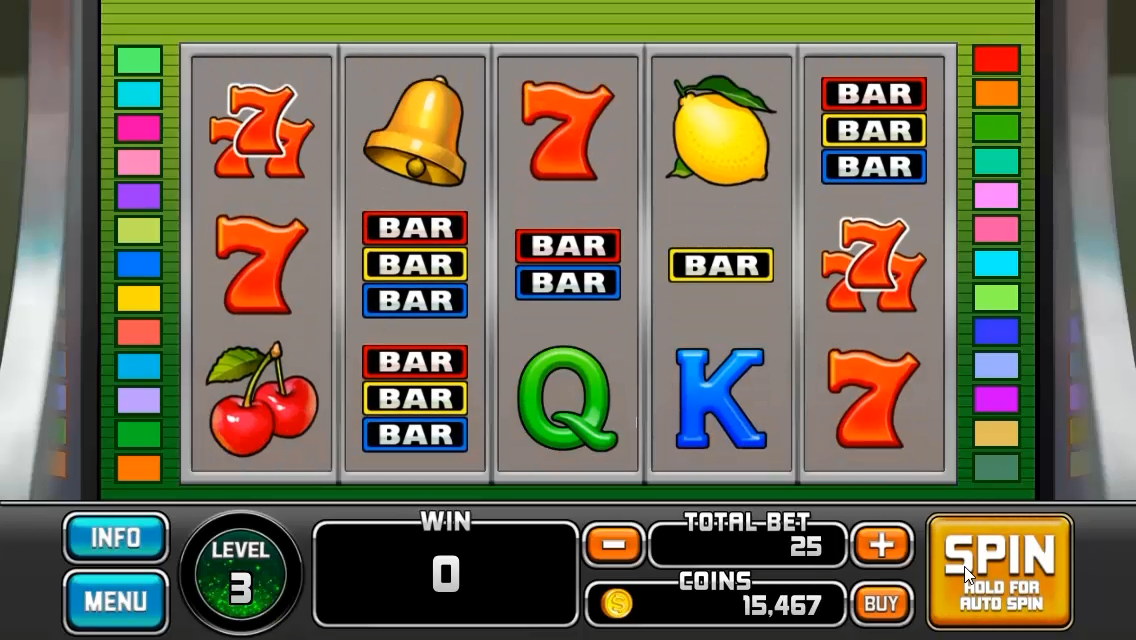Increase total bet with plus button
Viewport: 1136px width, 640px height.
[881, 544]
